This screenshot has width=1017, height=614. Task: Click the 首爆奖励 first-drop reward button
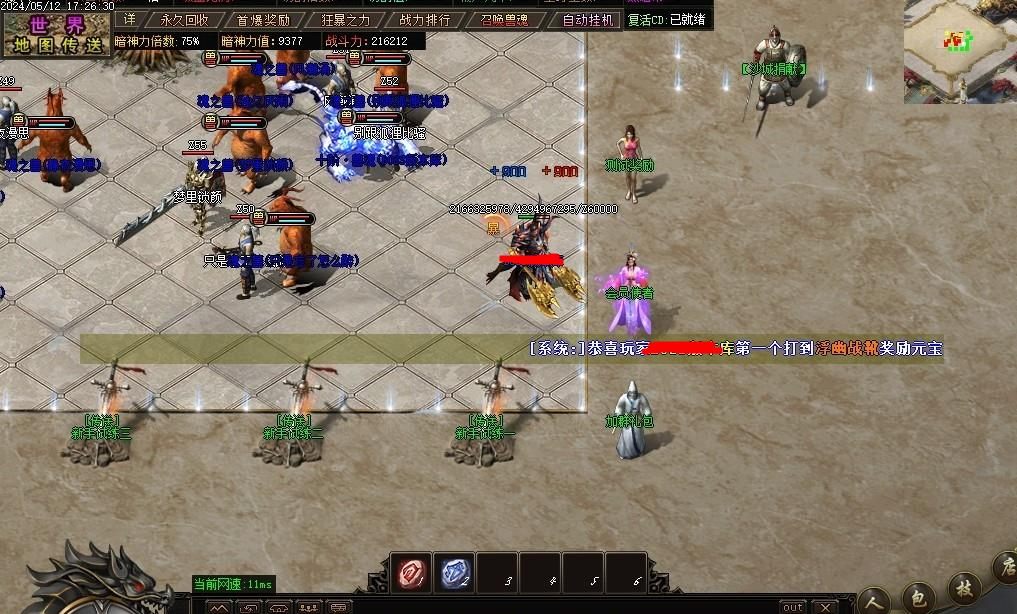(263, 19)
